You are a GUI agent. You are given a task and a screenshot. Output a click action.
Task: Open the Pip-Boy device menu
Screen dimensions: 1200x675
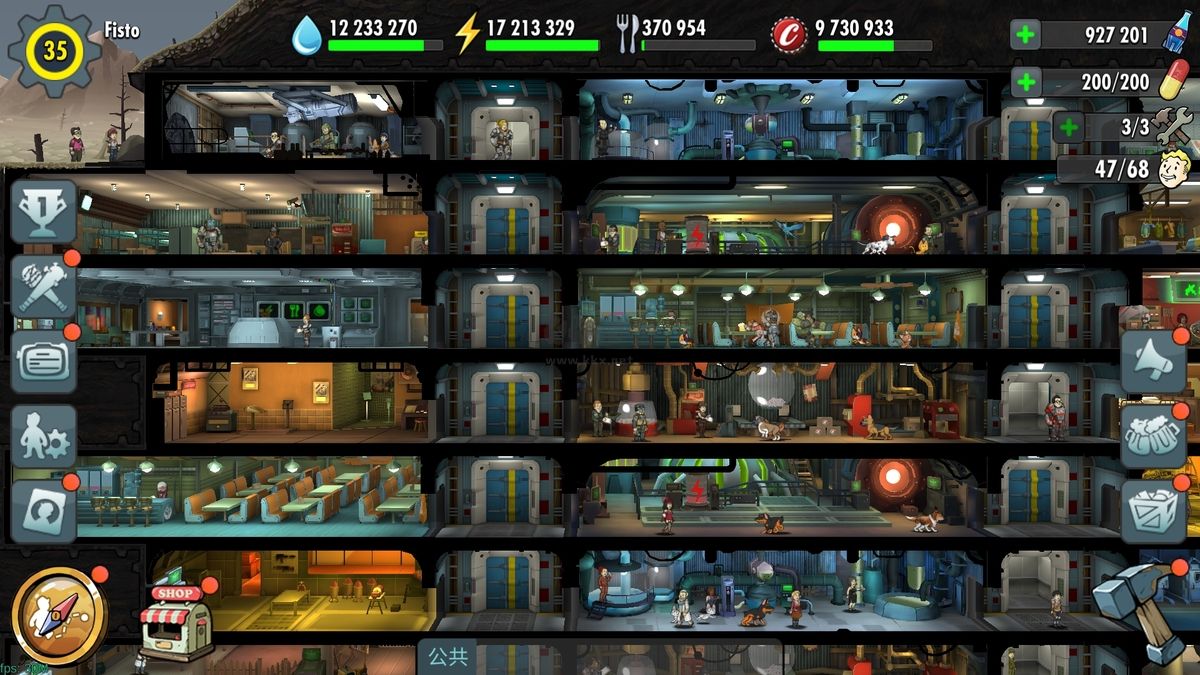[44, 360]
